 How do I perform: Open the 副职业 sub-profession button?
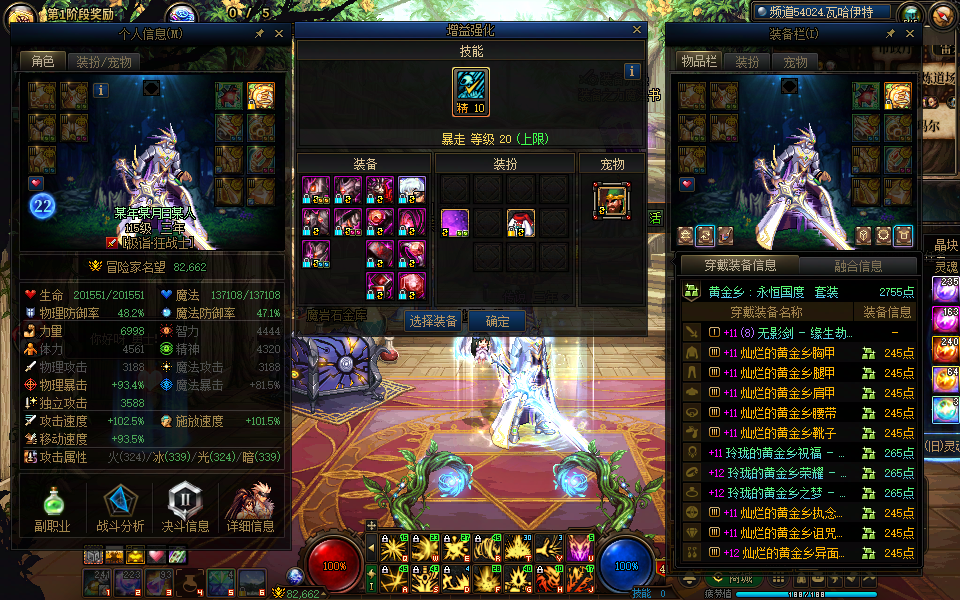[51, 507]
